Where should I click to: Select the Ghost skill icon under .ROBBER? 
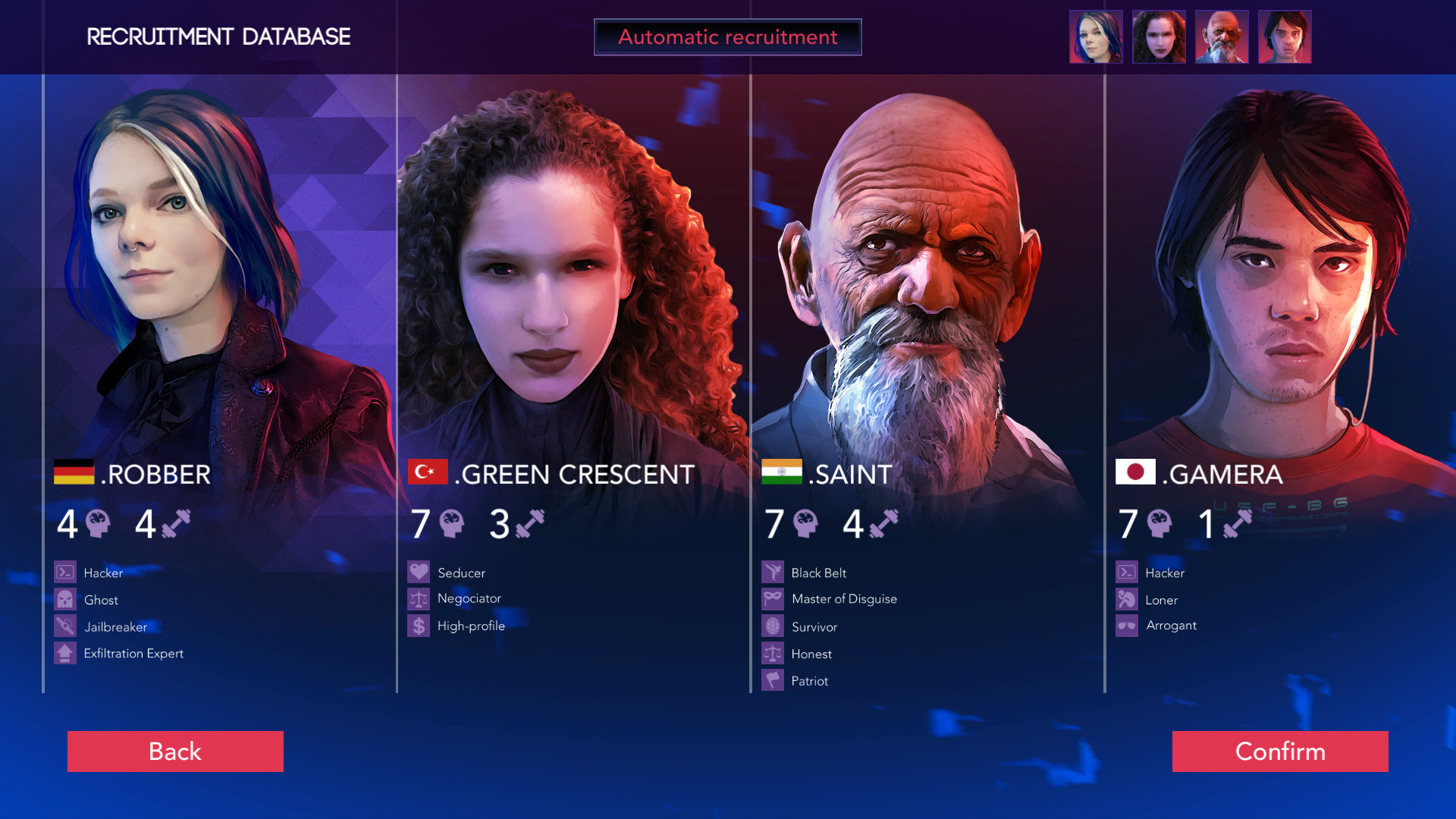pyautogui.click(x=64, y=599)
